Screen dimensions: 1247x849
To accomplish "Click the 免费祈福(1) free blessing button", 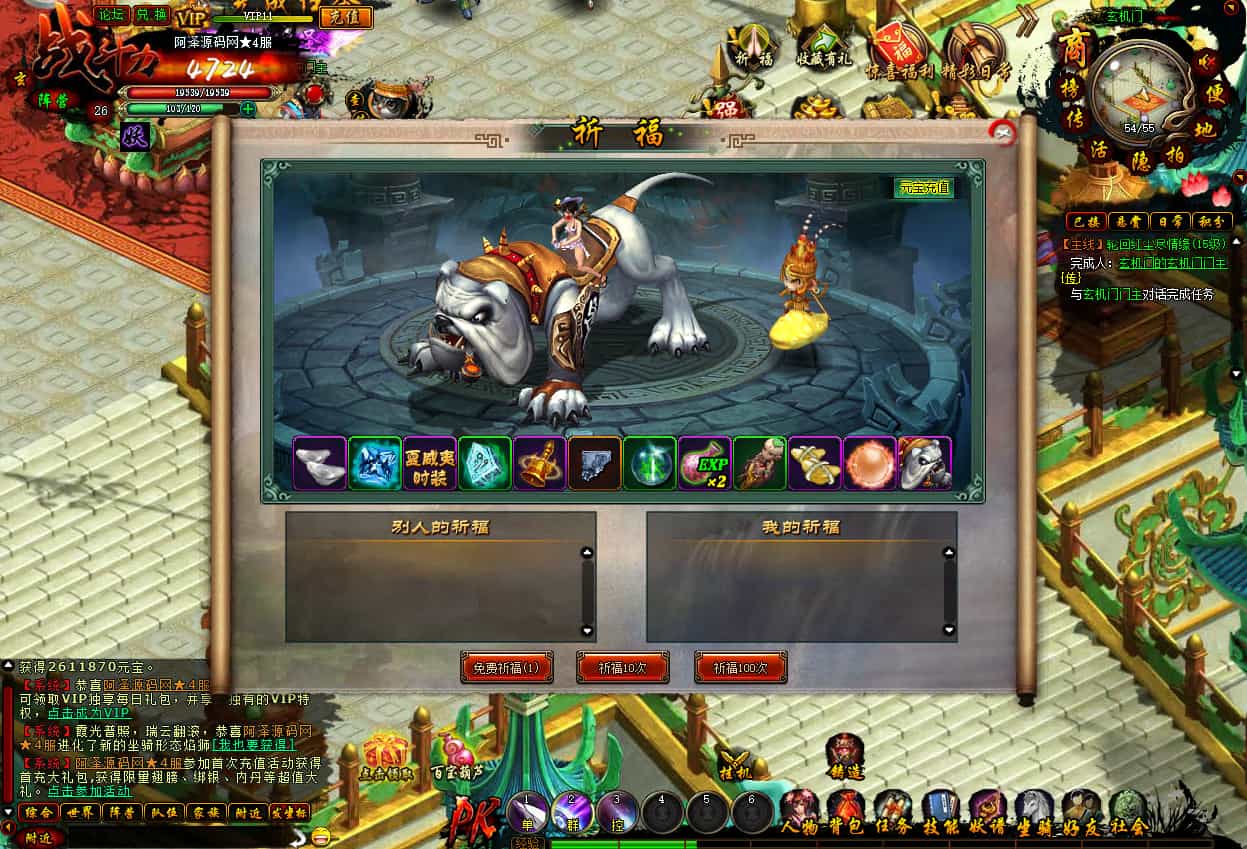I will coord(506,668).
